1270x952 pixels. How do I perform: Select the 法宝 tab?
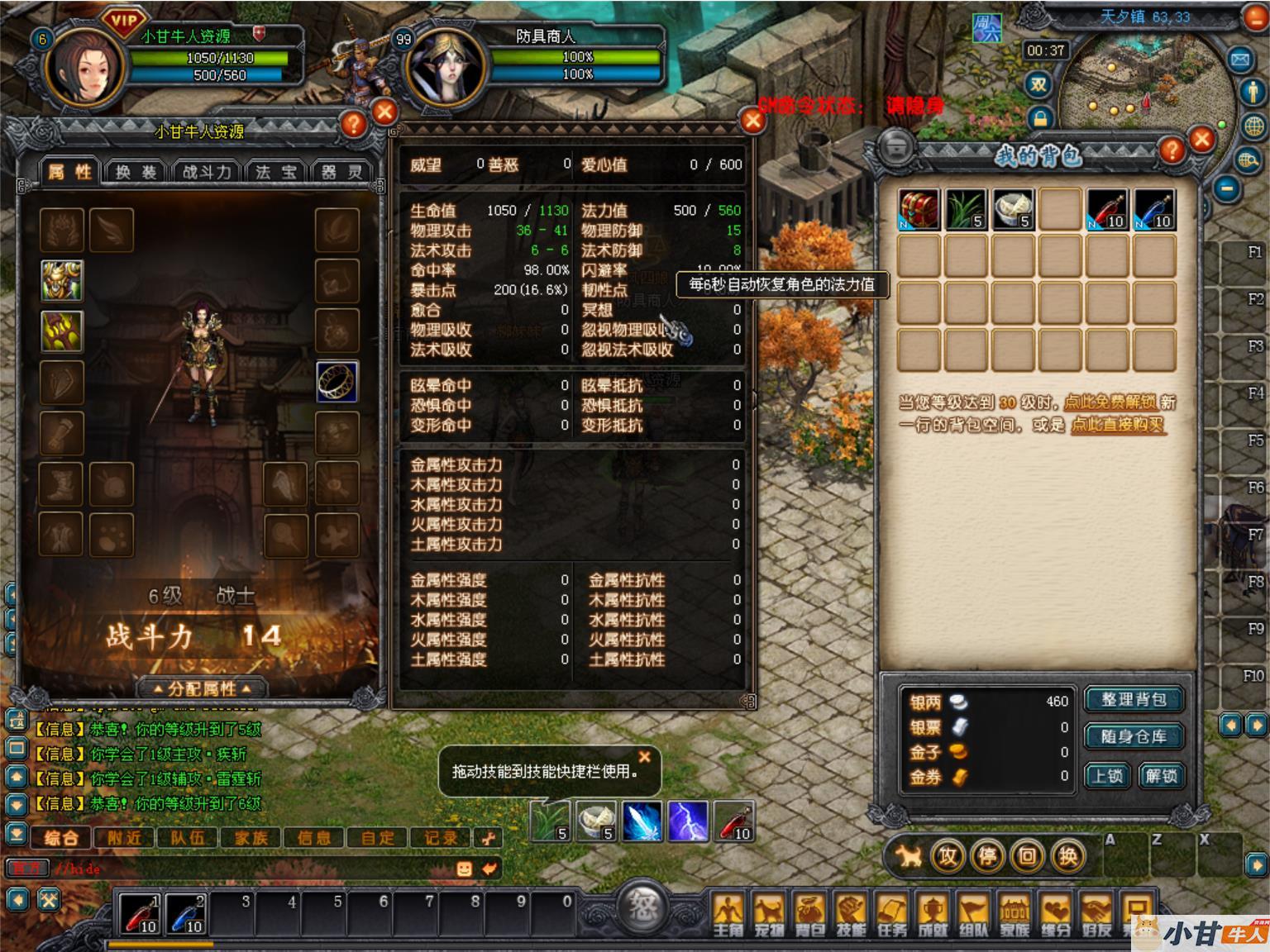(275, 172)
